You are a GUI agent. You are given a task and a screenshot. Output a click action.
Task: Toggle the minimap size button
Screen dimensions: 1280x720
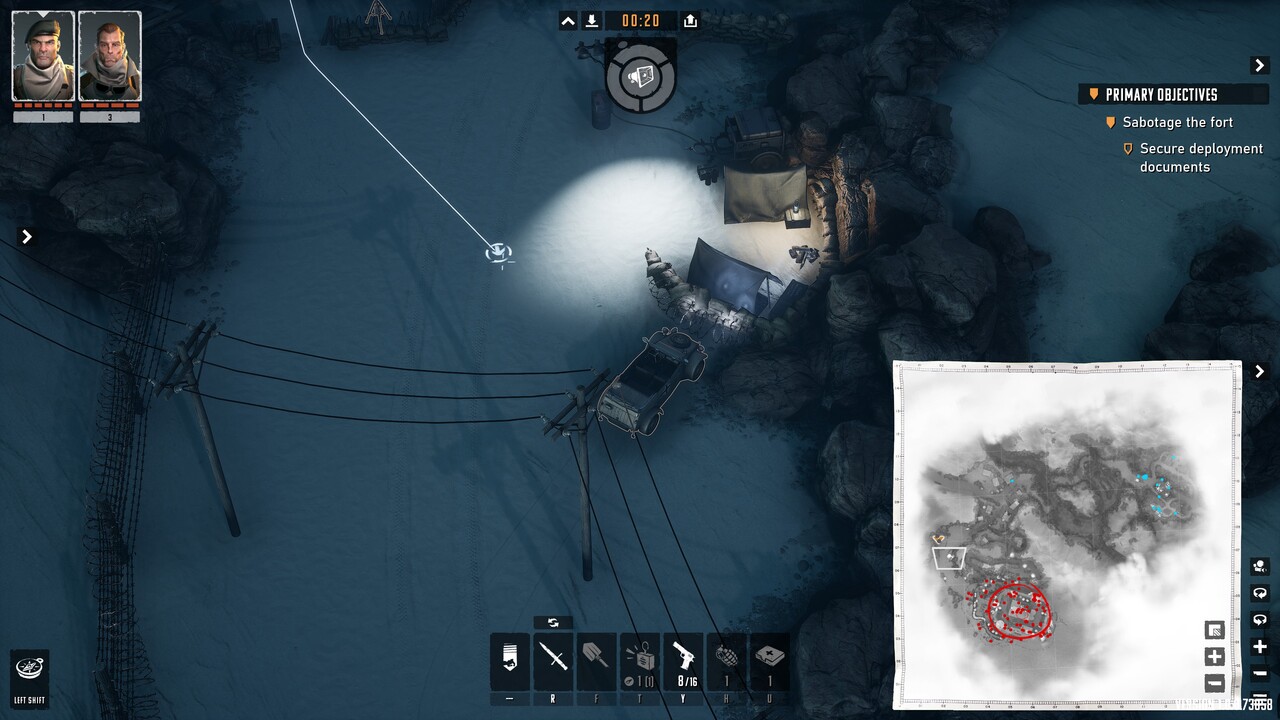pos(1214,630)
